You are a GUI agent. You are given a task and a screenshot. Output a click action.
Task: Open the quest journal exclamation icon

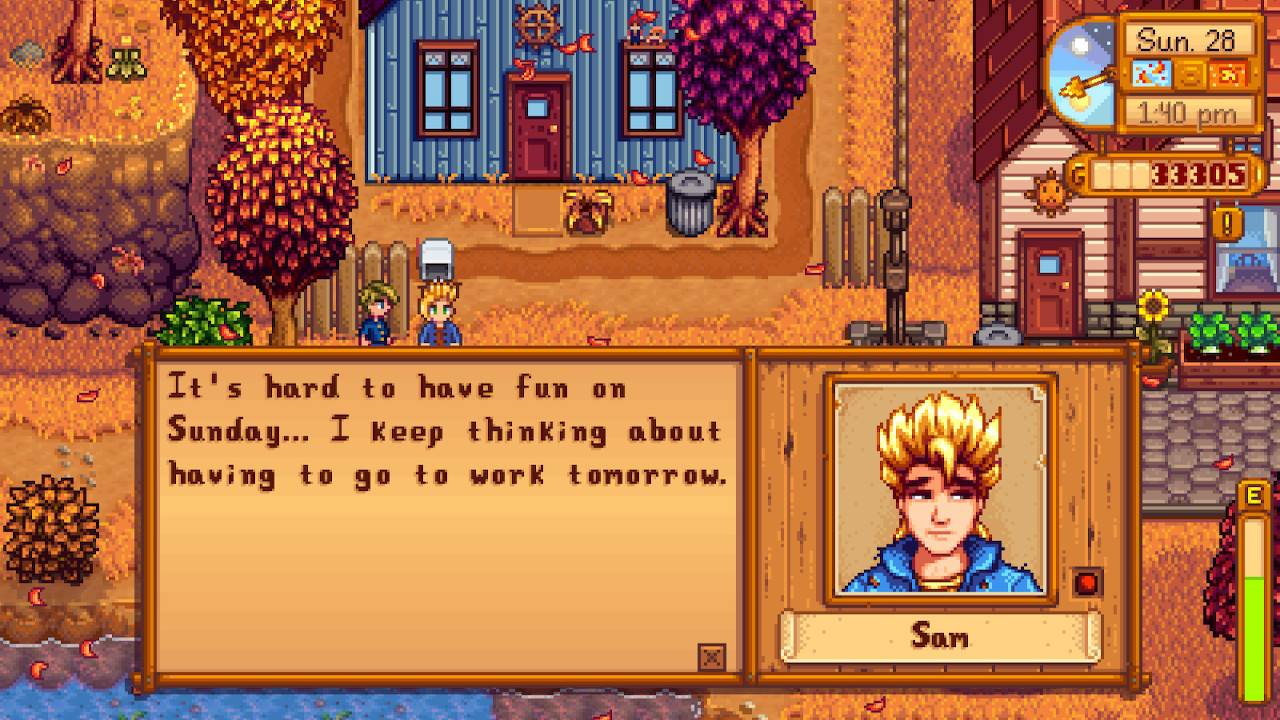[1227, 222]
